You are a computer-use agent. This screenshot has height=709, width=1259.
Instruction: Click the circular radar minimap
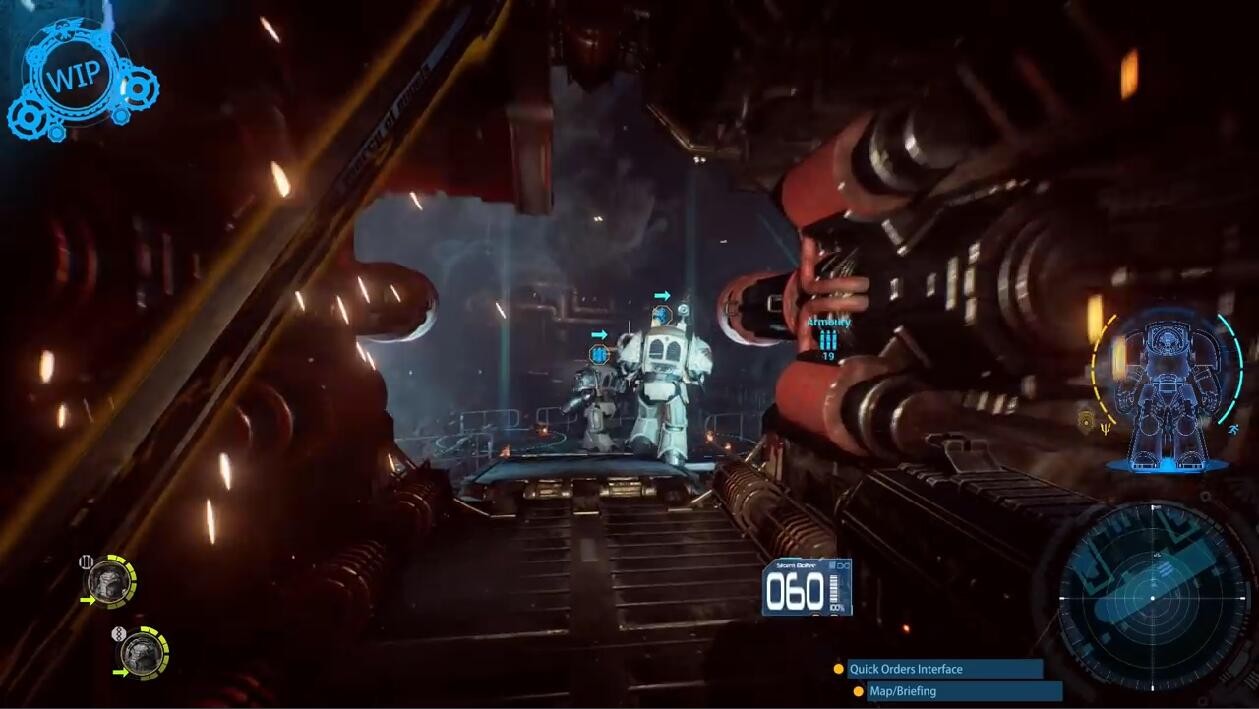1152,598
